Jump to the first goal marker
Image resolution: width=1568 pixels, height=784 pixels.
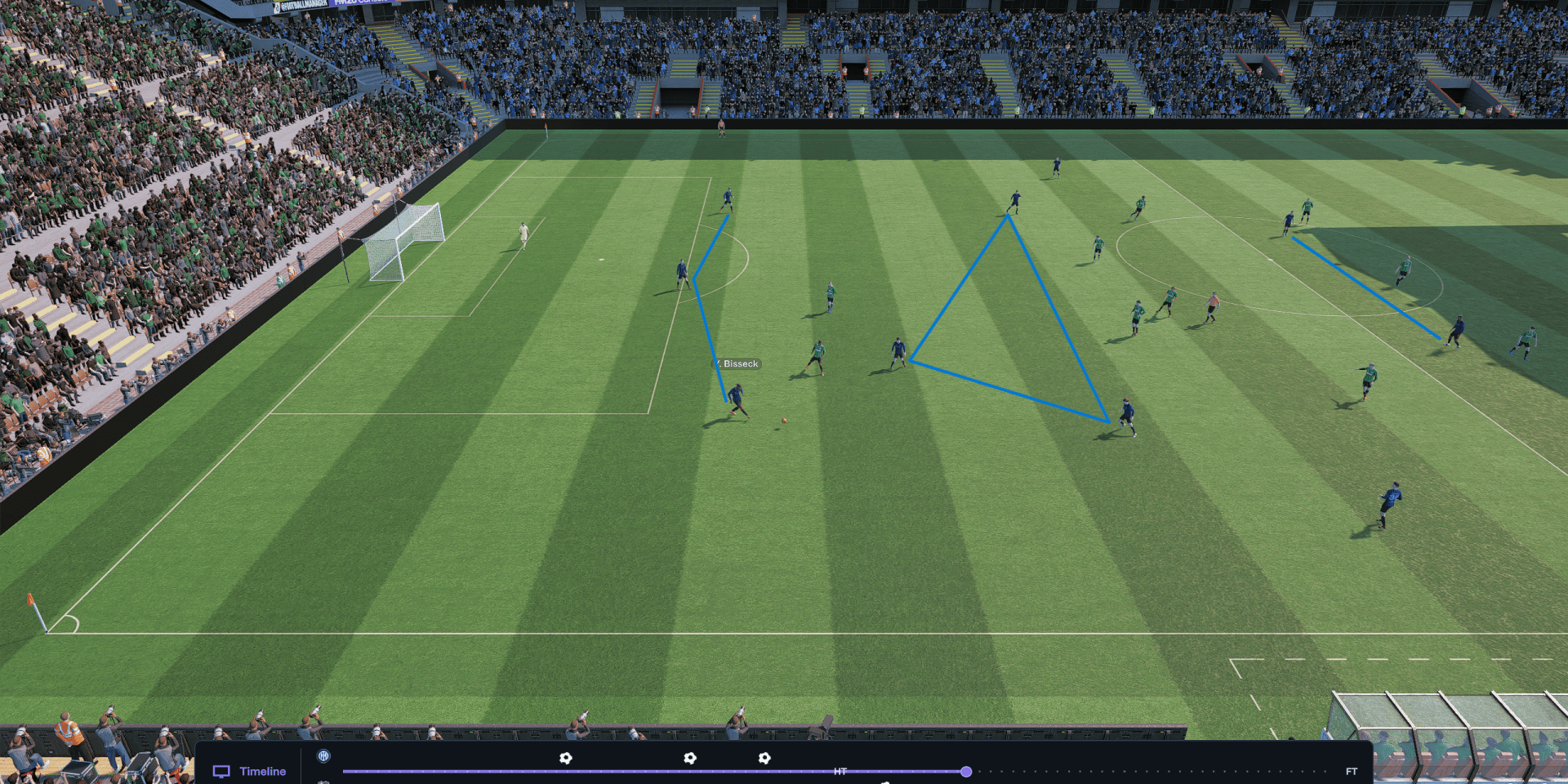point(565,758)
